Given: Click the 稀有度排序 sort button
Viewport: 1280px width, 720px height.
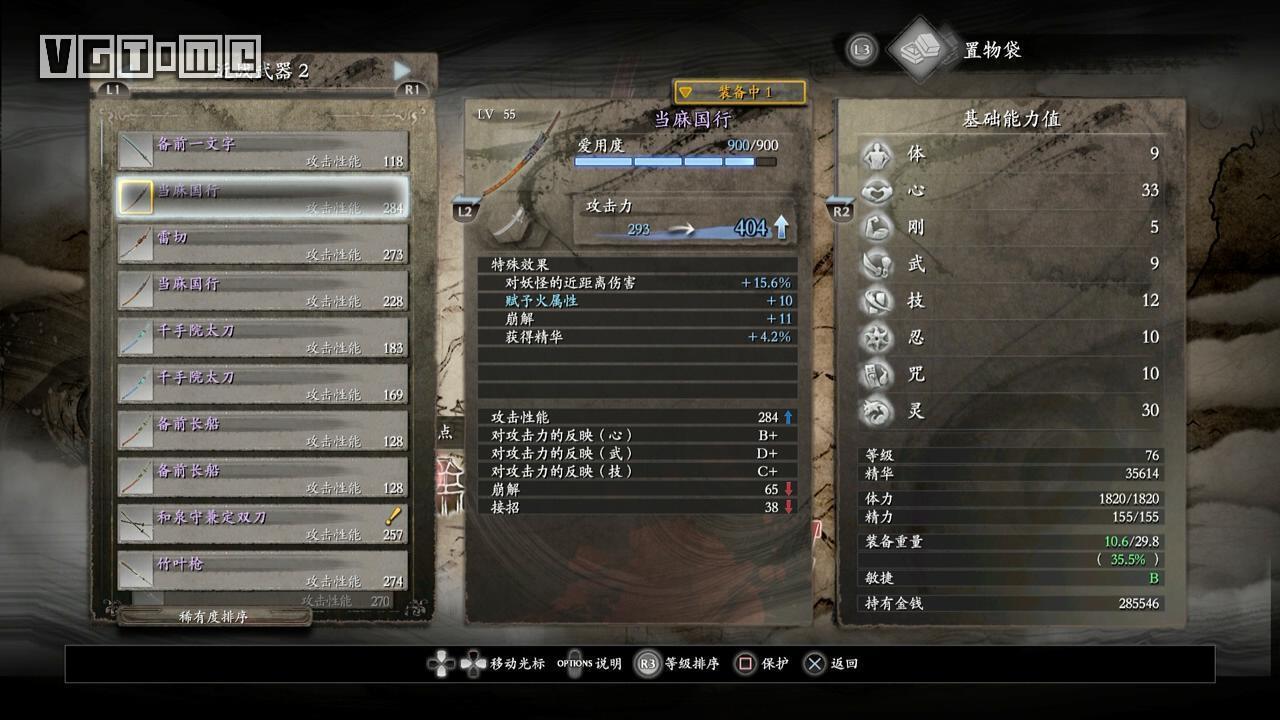Looking at the screenshot, I should pos(214,617).
